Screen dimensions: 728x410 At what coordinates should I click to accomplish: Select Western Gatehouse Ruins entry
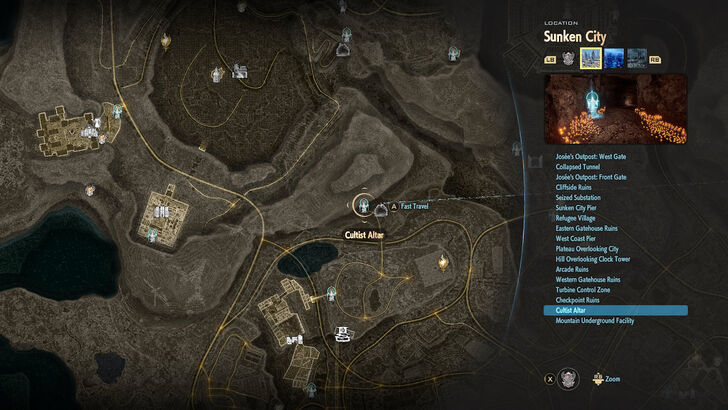[x=586, y=280]
